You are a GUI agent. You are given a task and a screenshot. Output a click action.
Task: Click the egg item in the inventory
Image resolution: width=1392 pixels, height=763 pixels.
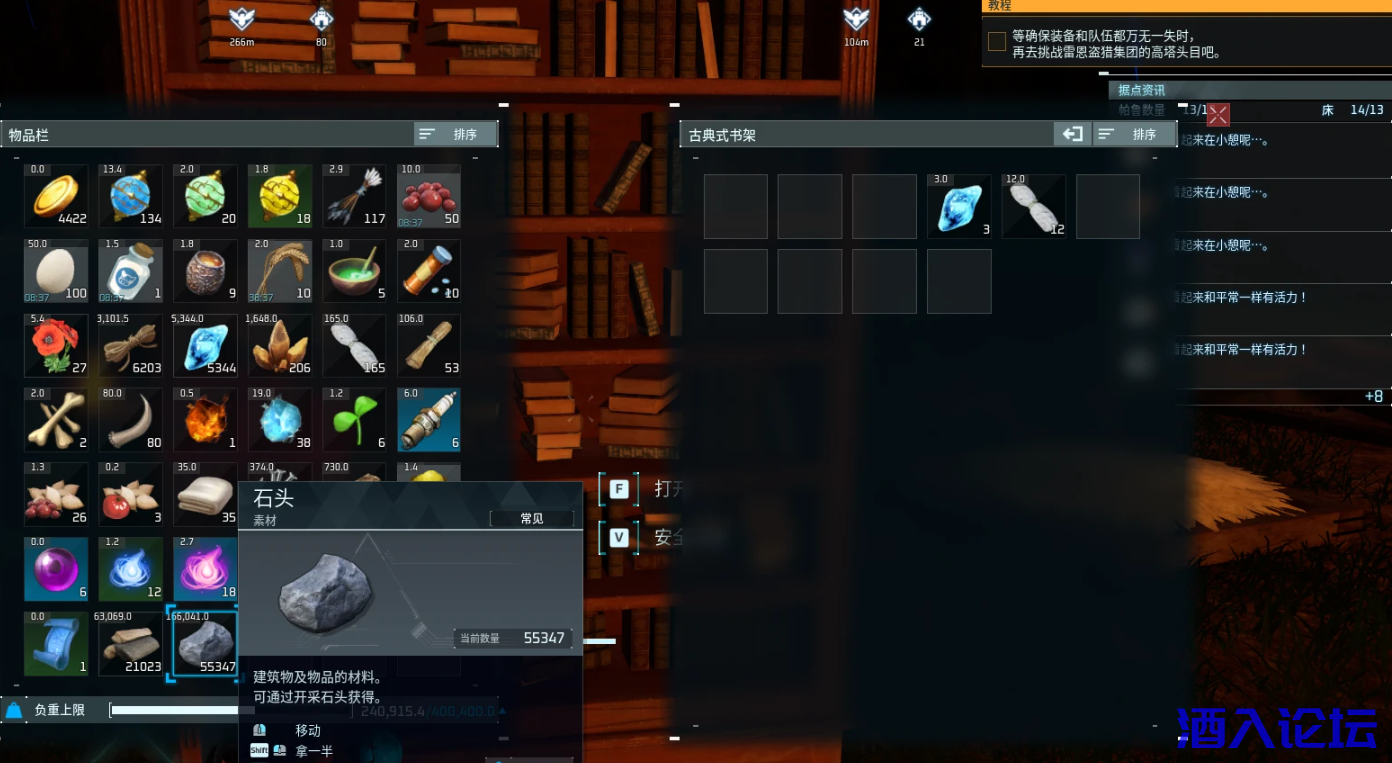coord(56,271)
